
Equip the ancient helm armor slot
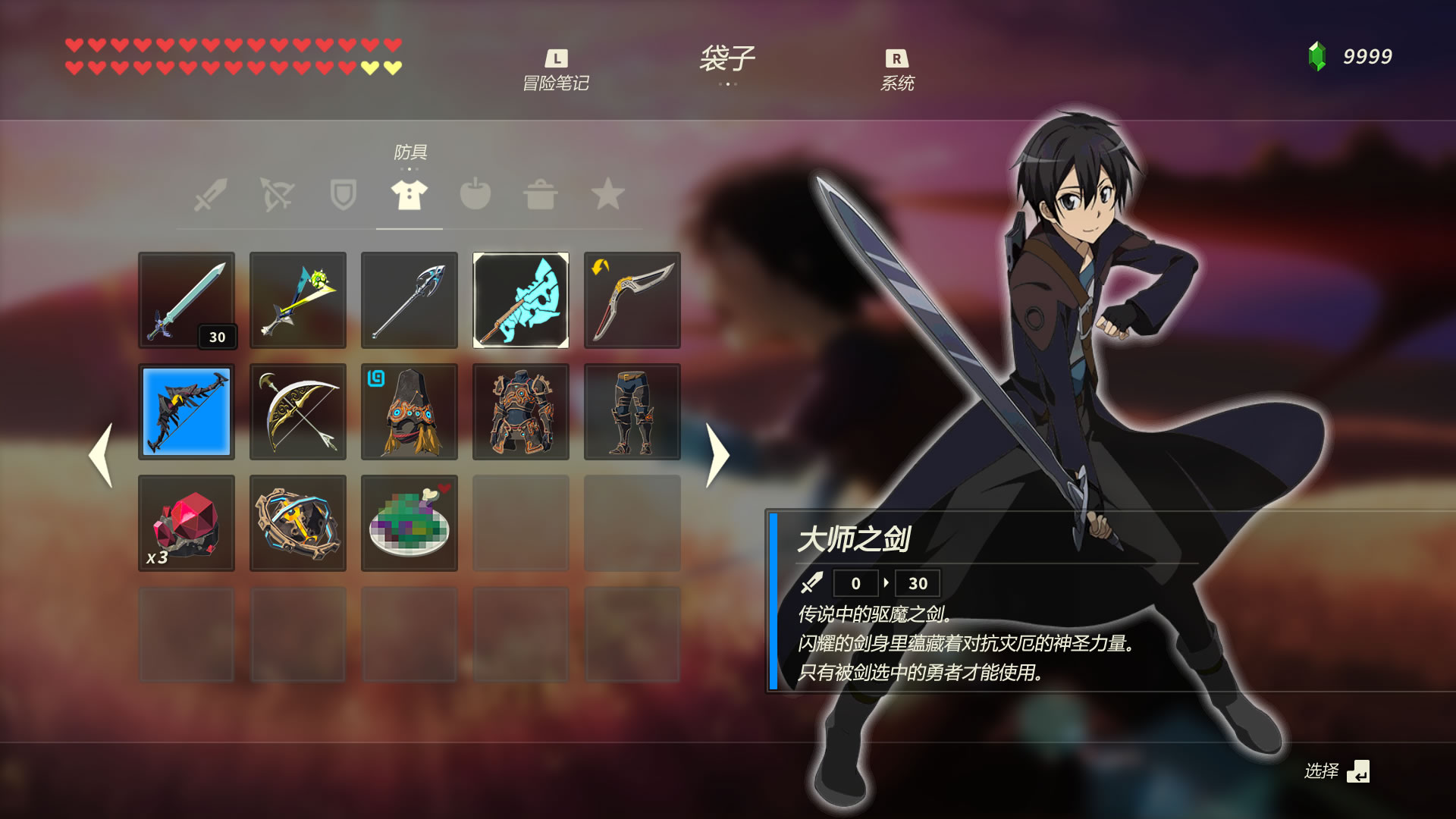[x=409, y=412]
